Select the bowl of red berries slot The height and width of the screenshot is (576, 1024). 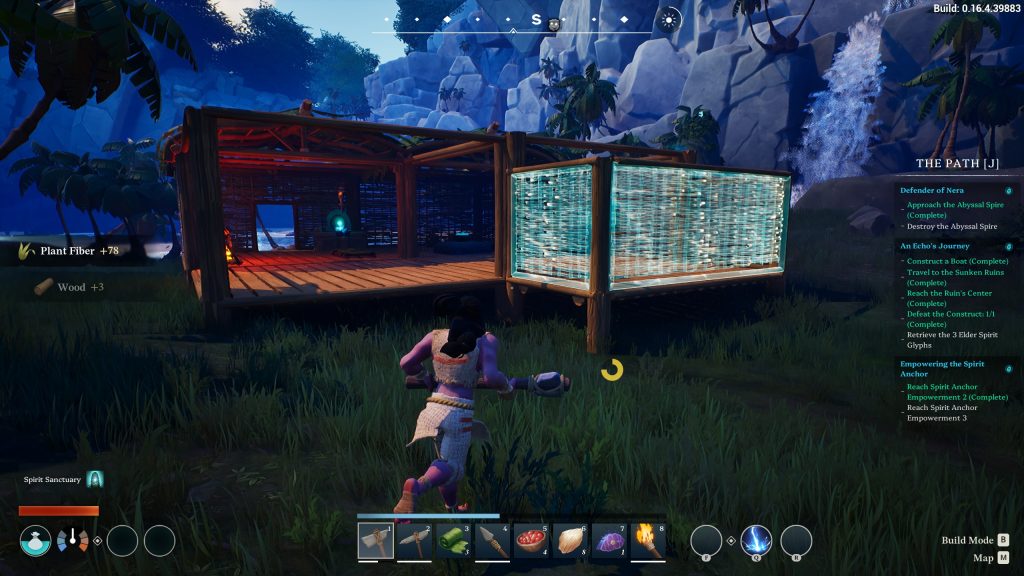[x=533, y=541]
